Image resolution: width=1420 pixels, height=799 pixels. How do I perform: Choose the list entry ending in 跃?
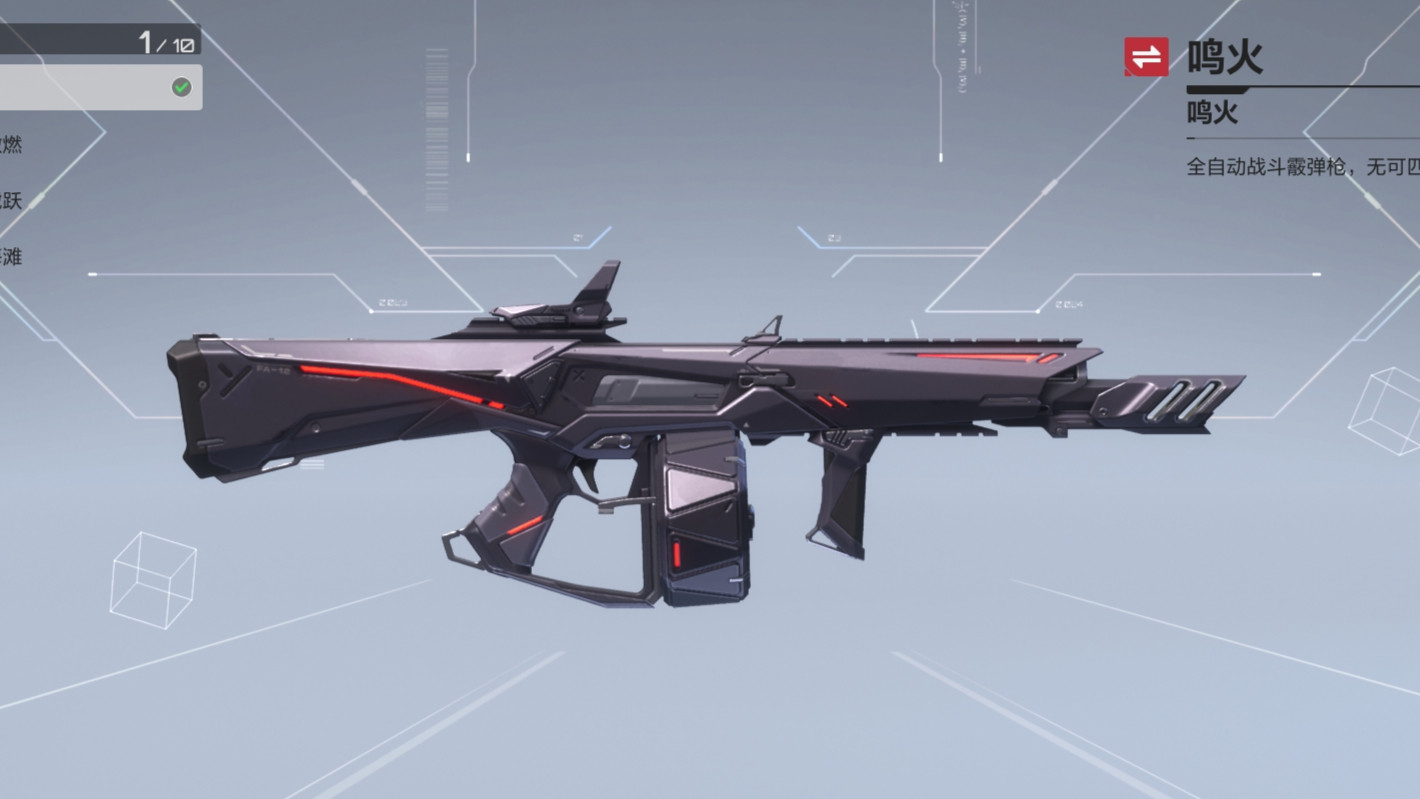click(x=10, y=201)
